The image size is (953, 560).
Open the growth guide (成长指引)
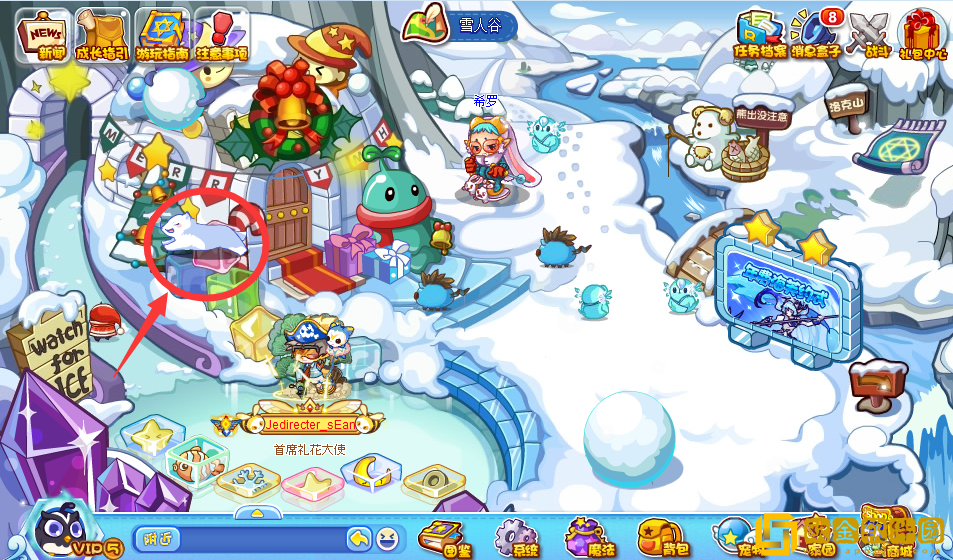[100, 34]
